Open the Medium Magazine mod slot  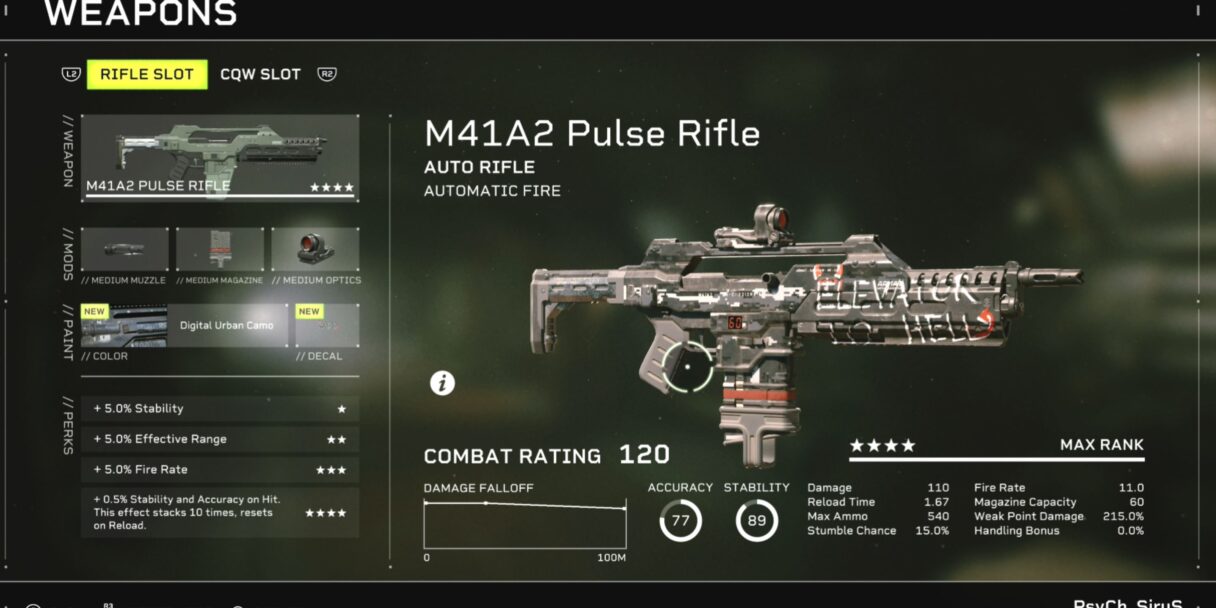[220, 250]
